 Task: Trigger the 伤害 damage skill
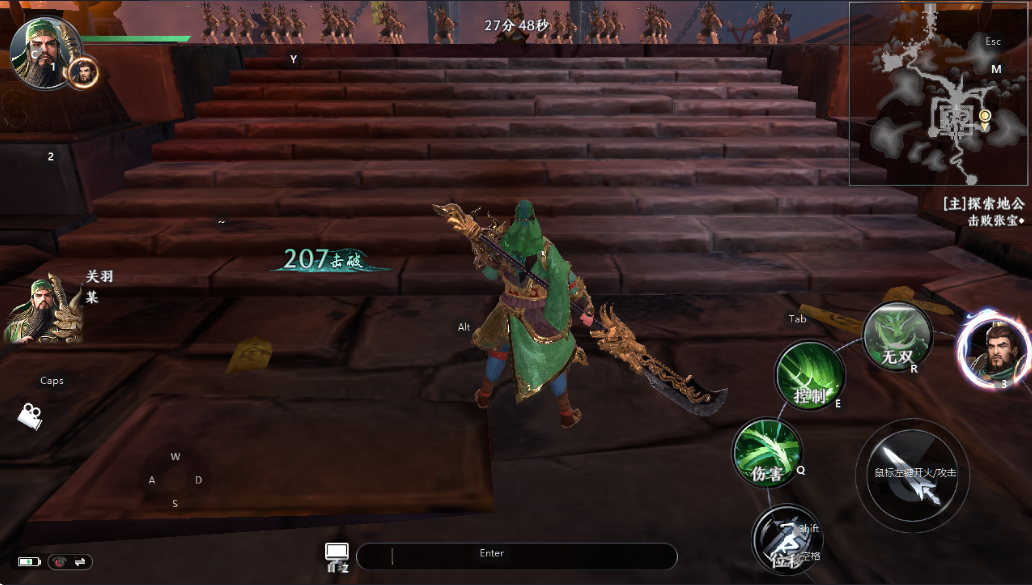[x=767, y=454]
